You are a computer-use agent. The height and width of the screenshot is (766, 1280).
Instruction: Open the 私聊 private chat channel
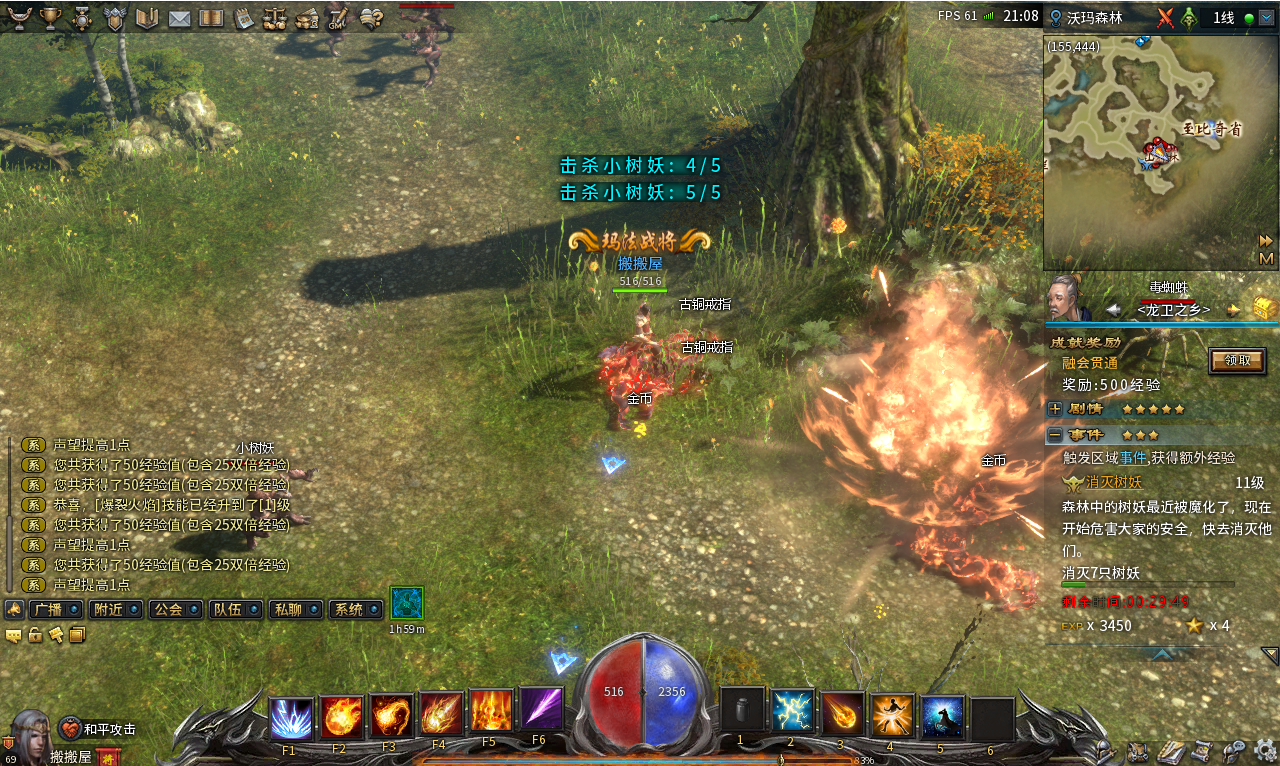(295, 609)
